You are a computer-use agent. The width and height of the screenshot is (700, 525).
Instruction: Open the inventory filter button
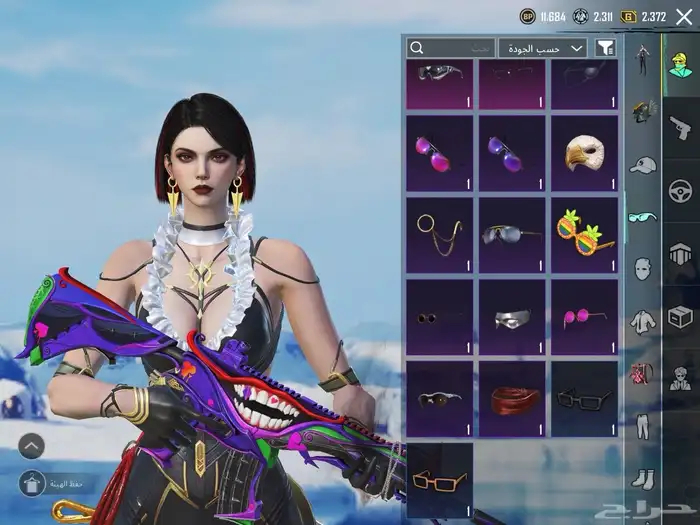(x=605, y=47)
